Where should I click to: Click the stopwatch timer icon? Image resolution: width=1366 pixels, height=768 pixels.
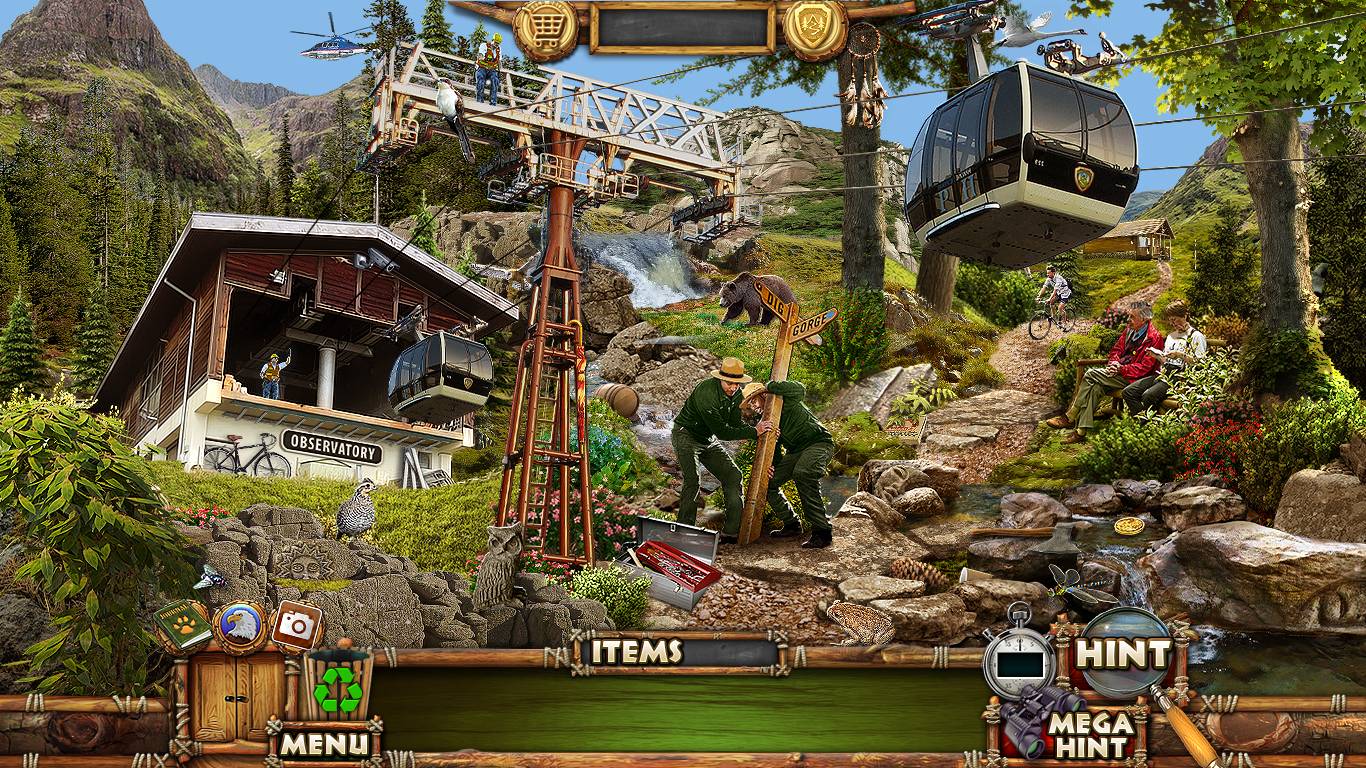pos(1018,661)
